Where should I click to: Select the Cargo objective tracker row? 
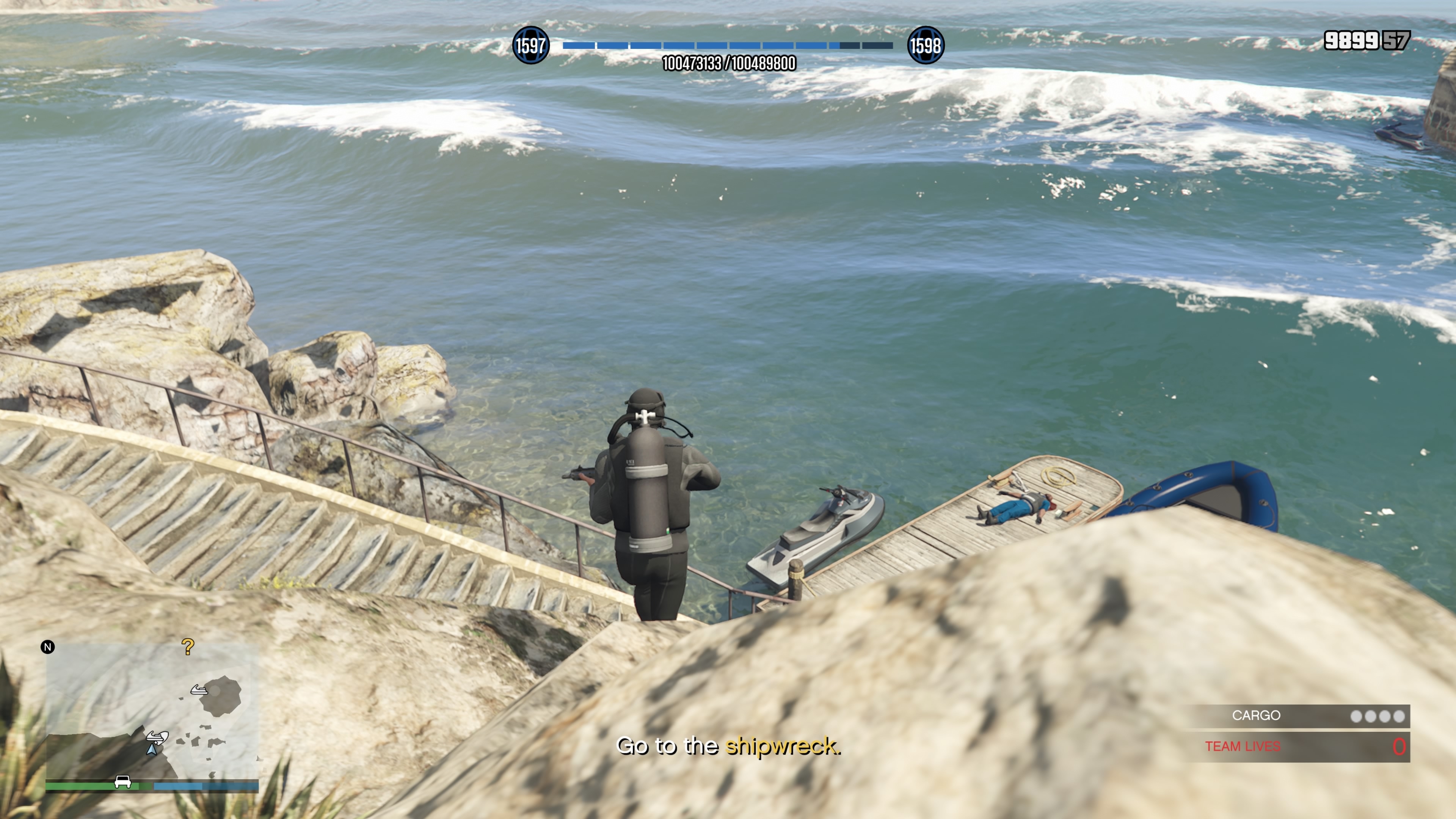tap(1298, 715)
